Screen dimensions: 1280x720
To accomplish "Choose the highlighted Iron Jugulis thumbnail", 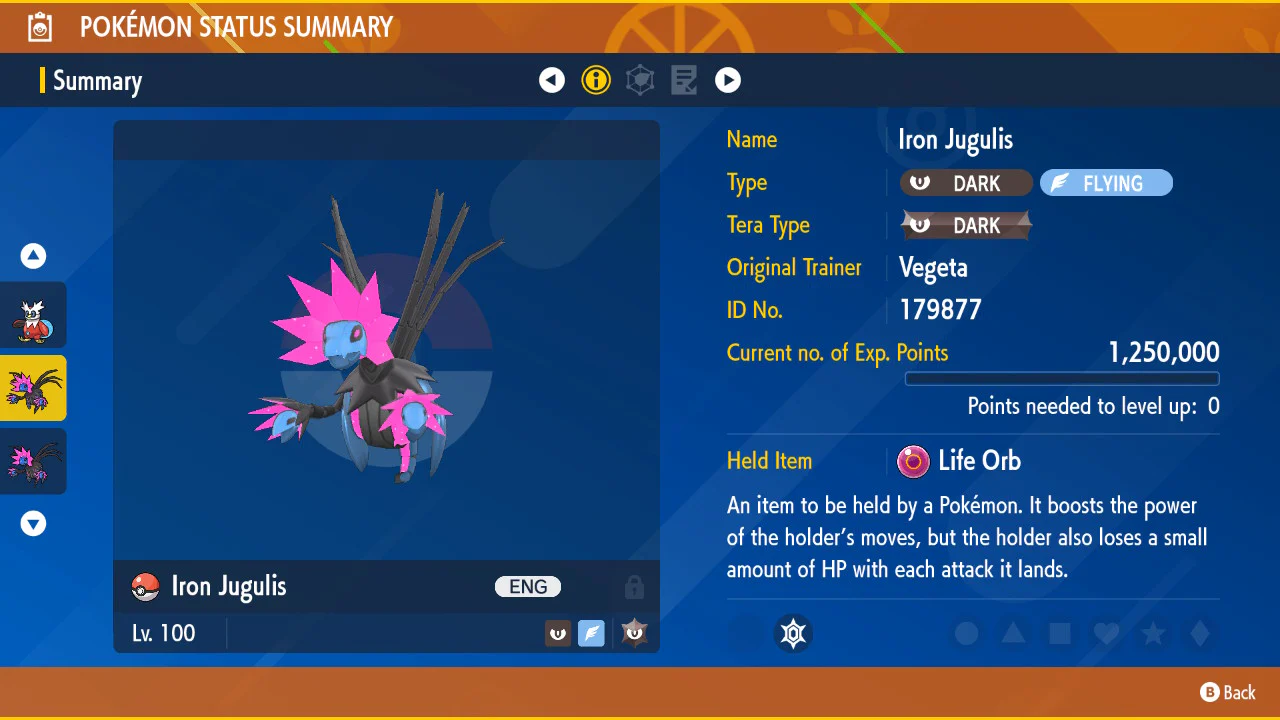I will tap(34, 388).
